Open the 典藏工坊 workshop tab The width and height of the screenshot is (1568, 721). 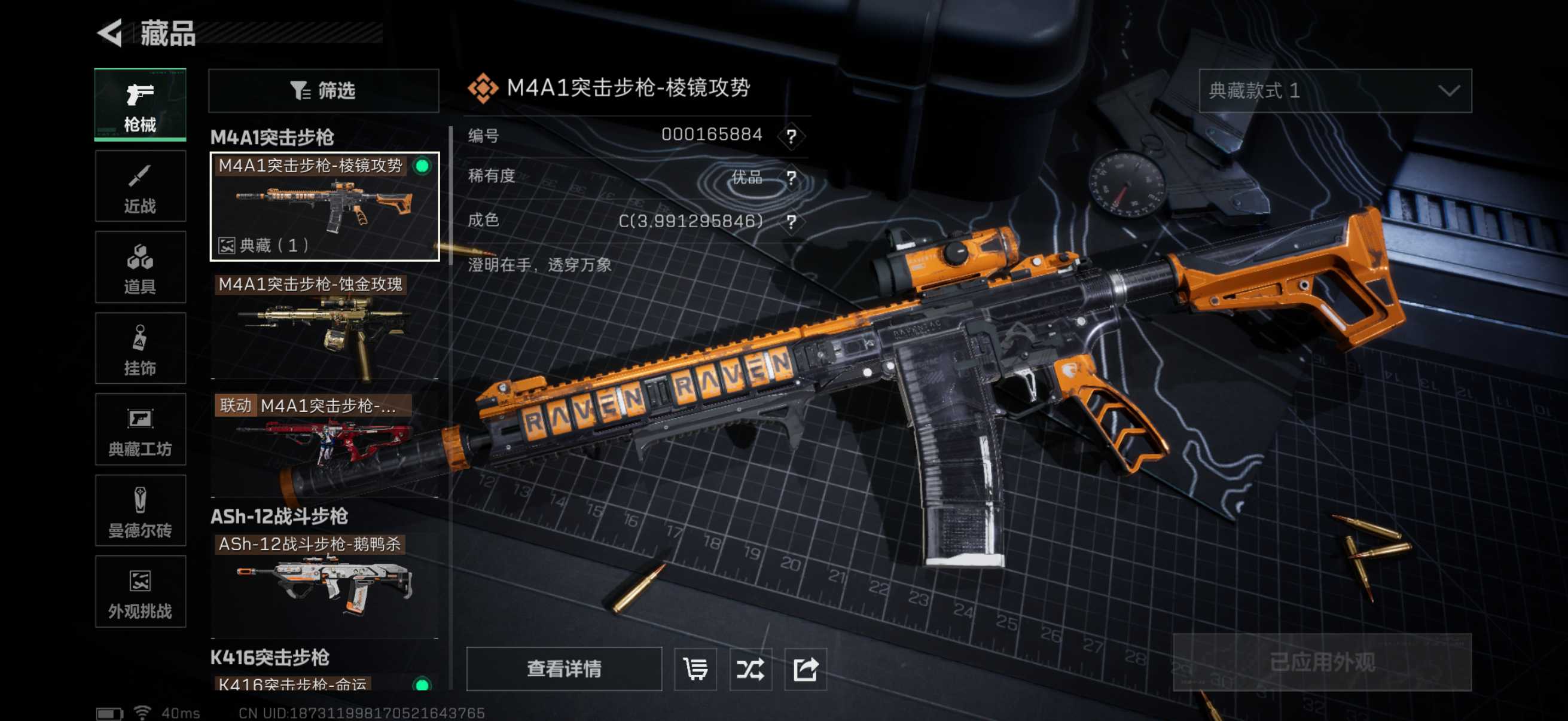(140, 430)
